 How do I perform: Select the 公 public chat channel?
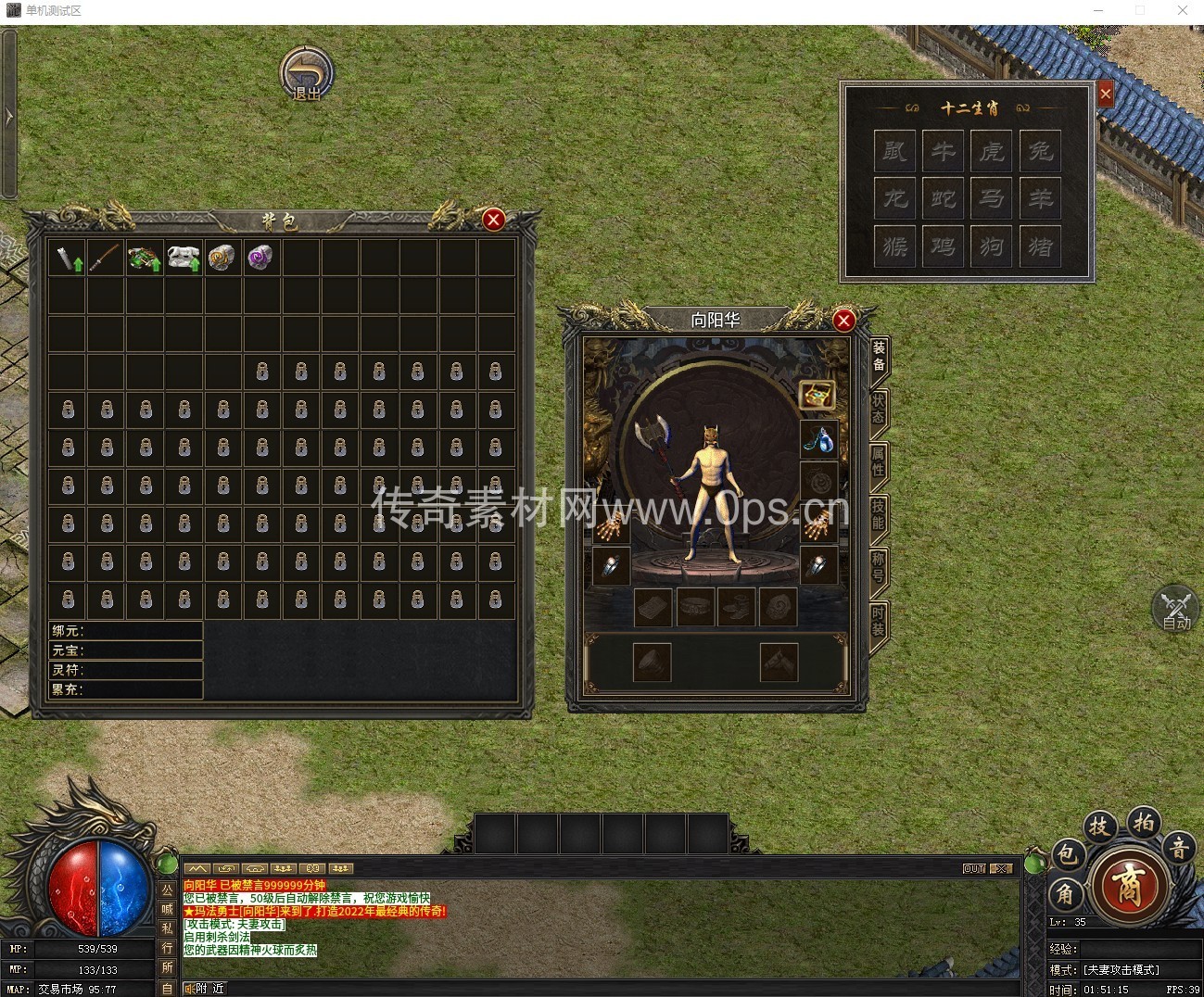coord(168,890)
